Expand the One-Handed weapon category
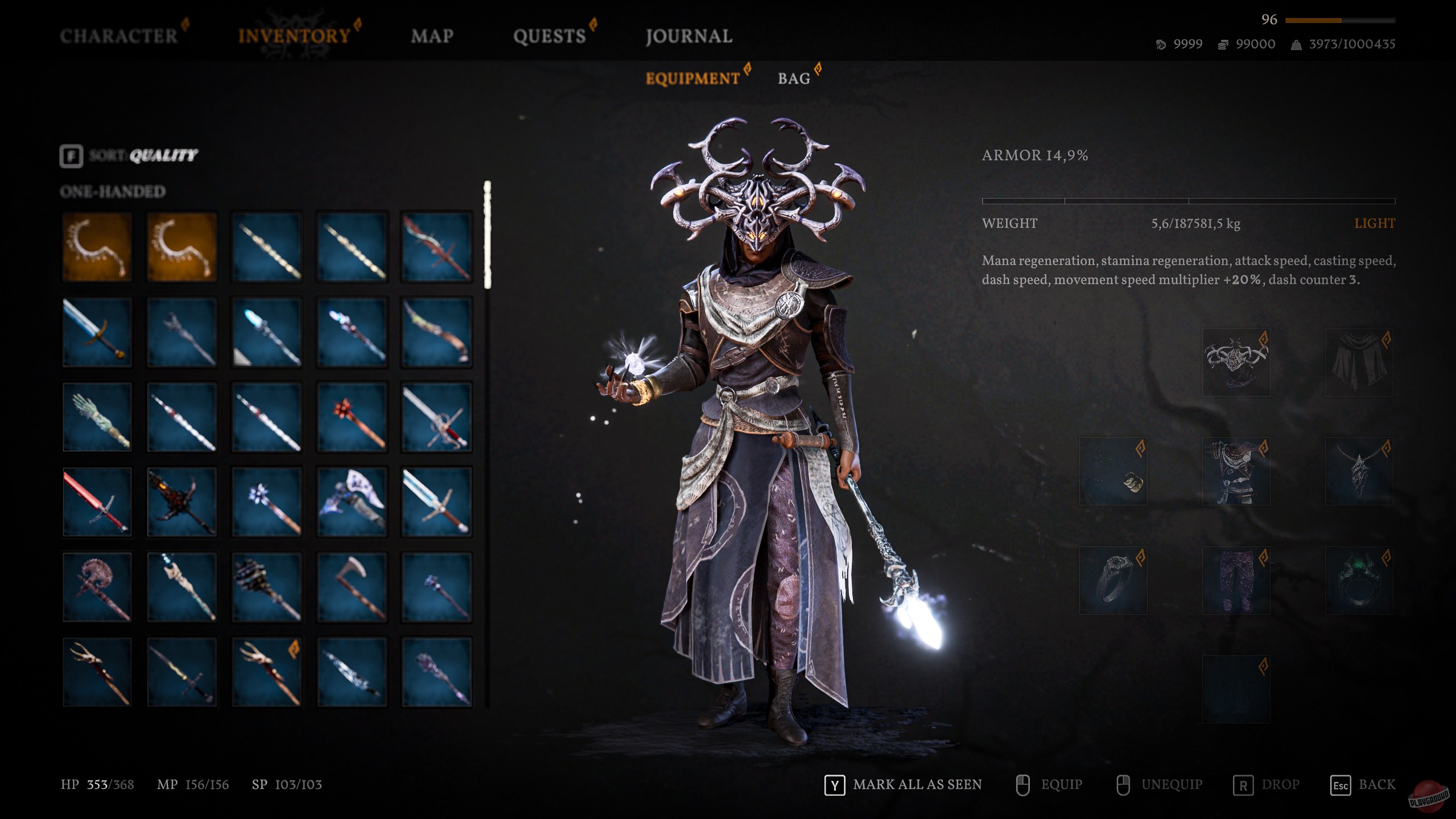 [112, 192]
